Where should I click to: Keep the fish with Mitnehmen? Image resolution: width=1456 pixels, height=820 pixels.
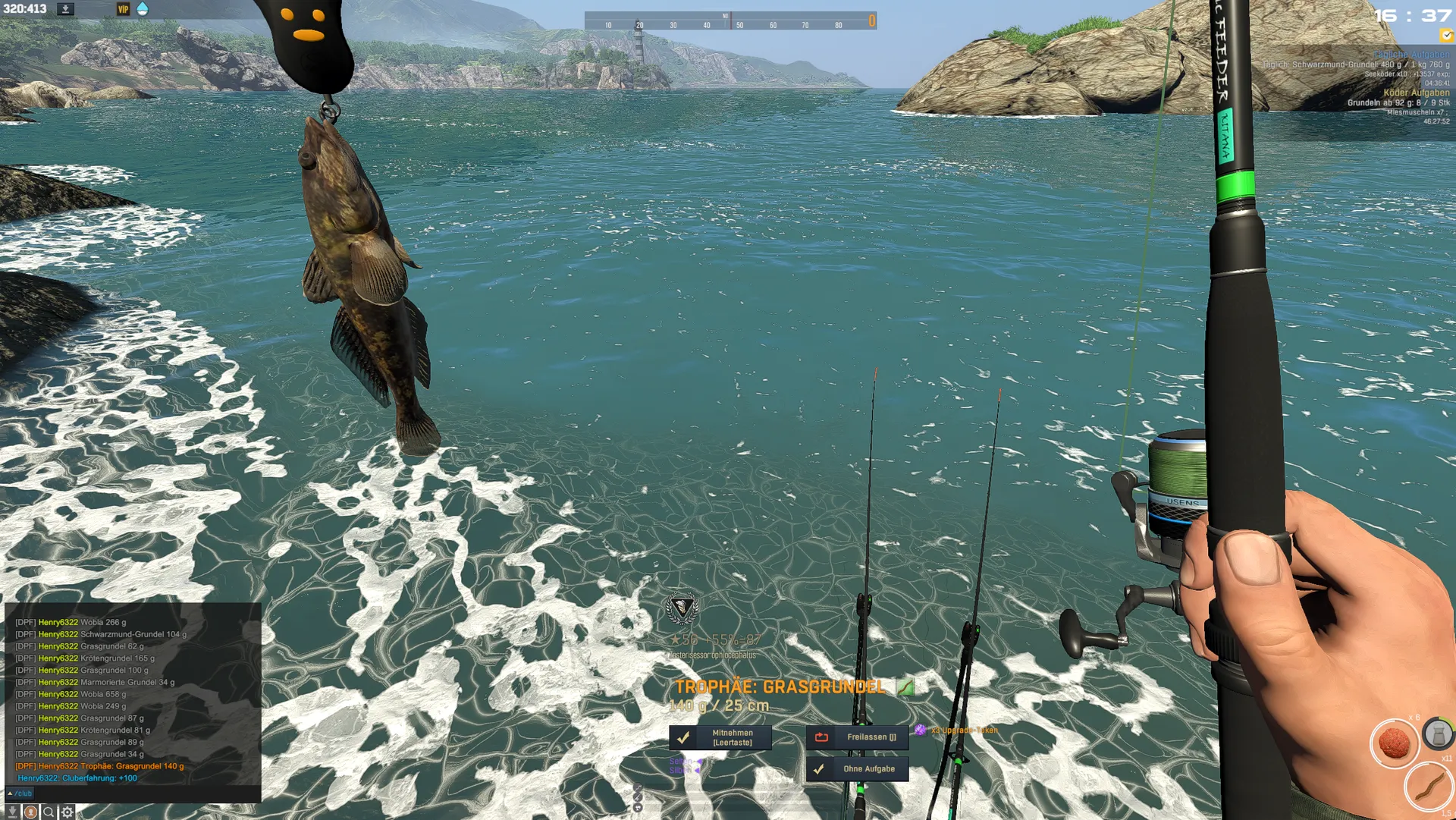[720, 737]
